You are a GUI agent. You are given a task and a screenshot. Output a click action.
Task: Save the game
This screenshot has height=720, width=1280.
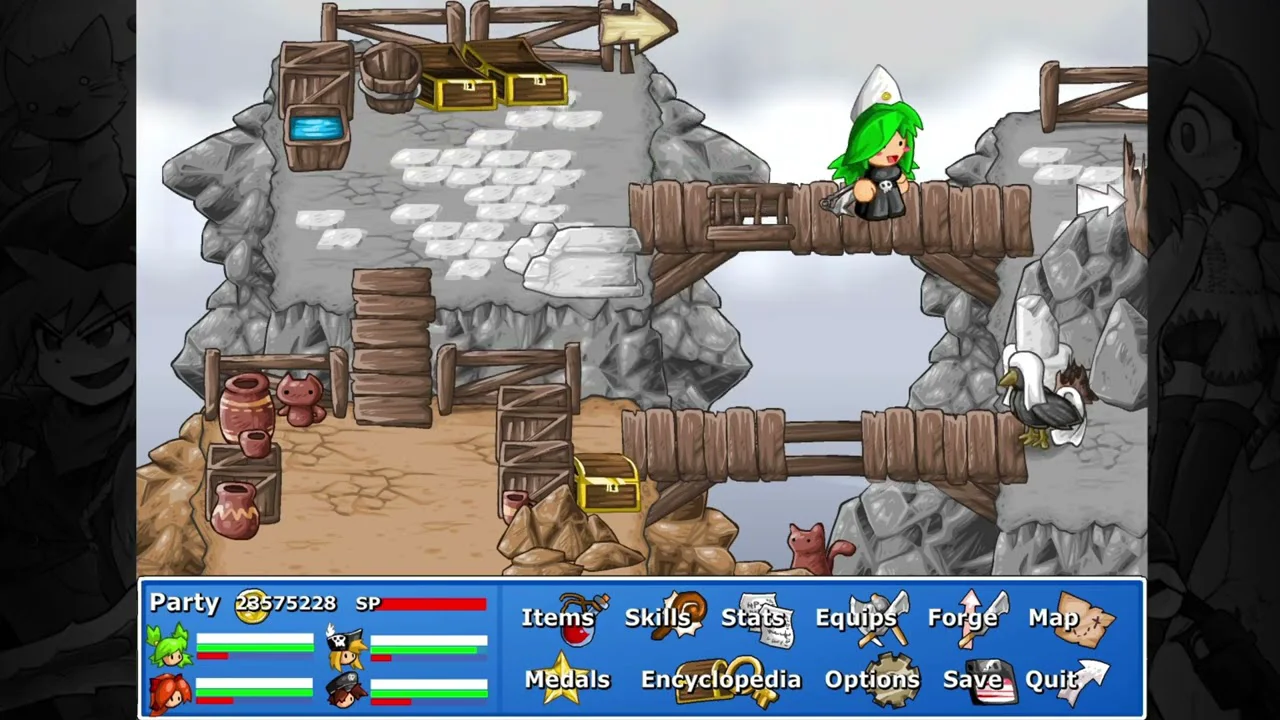973,680
